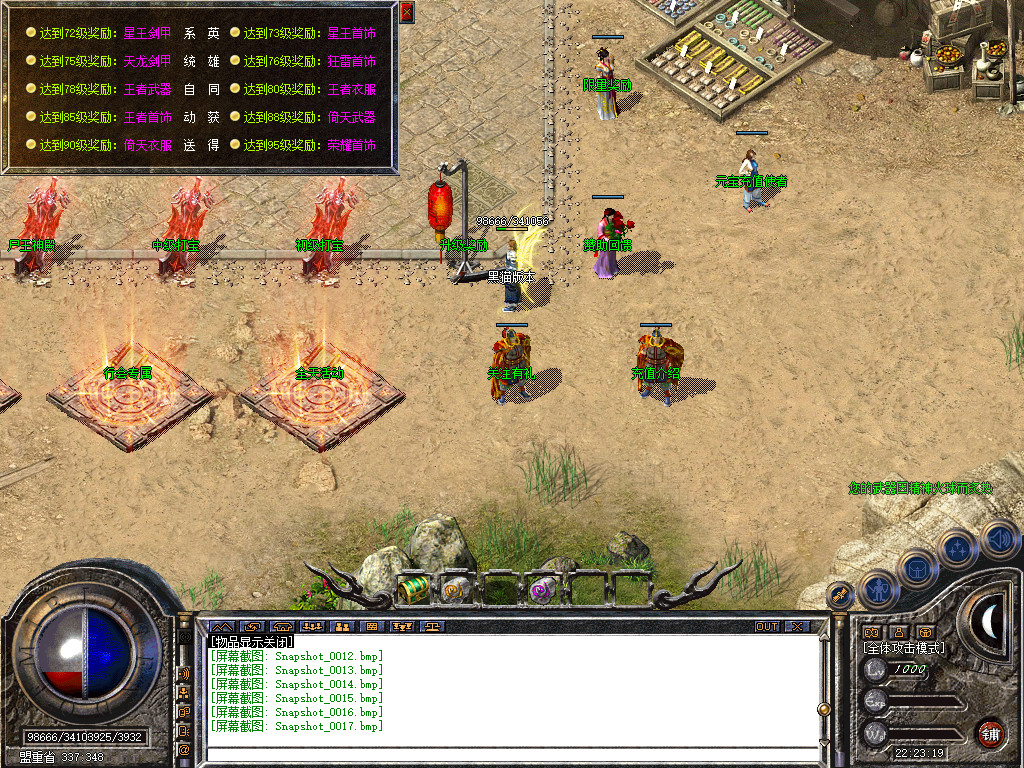1024x768 pixels.
Task: Close the level reward panel
Action: tap(406, 12)
